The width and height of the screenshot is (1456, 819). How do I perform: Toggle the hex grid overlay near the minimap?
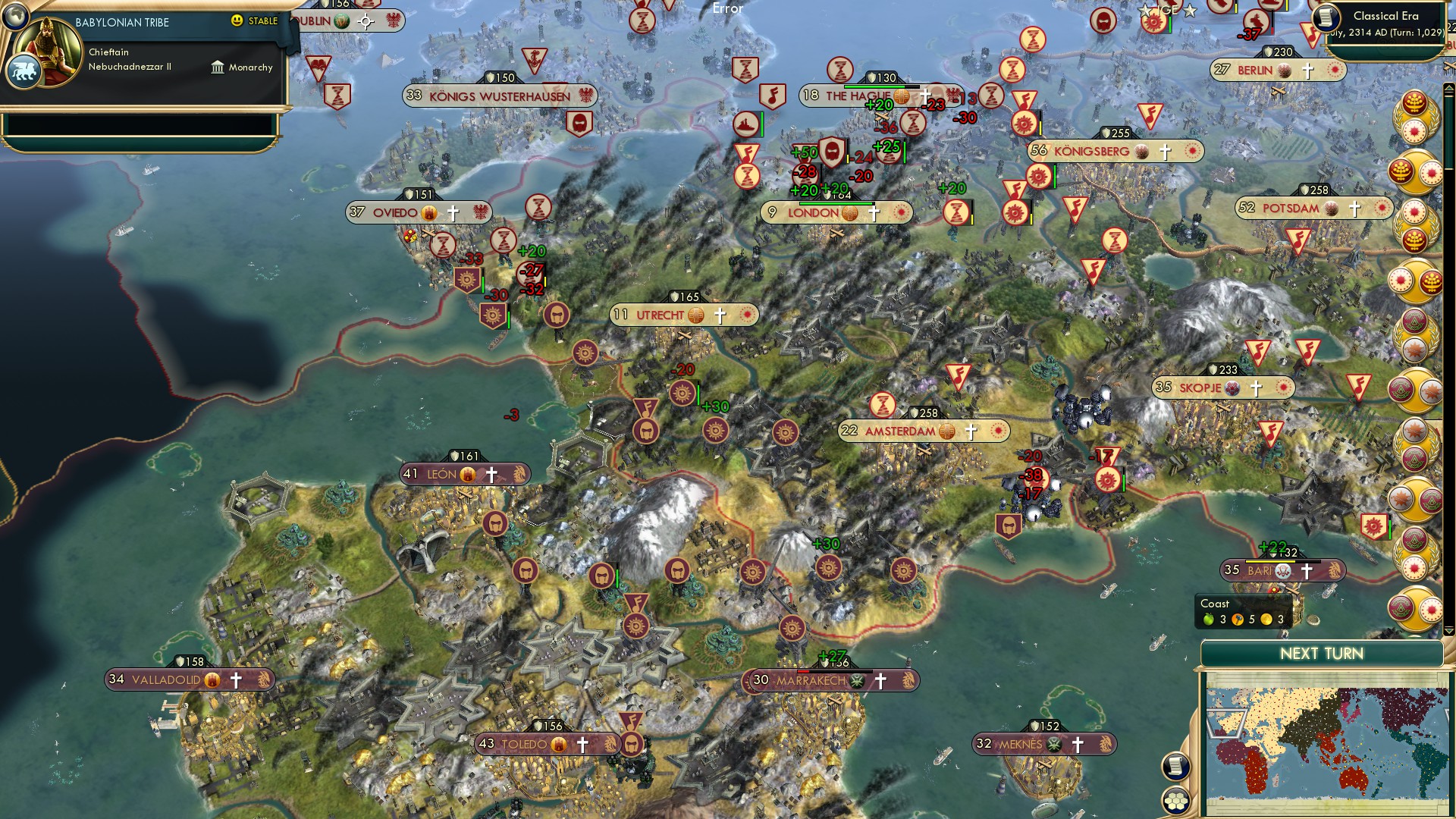pyautogui.click(x=1175, y=801)
